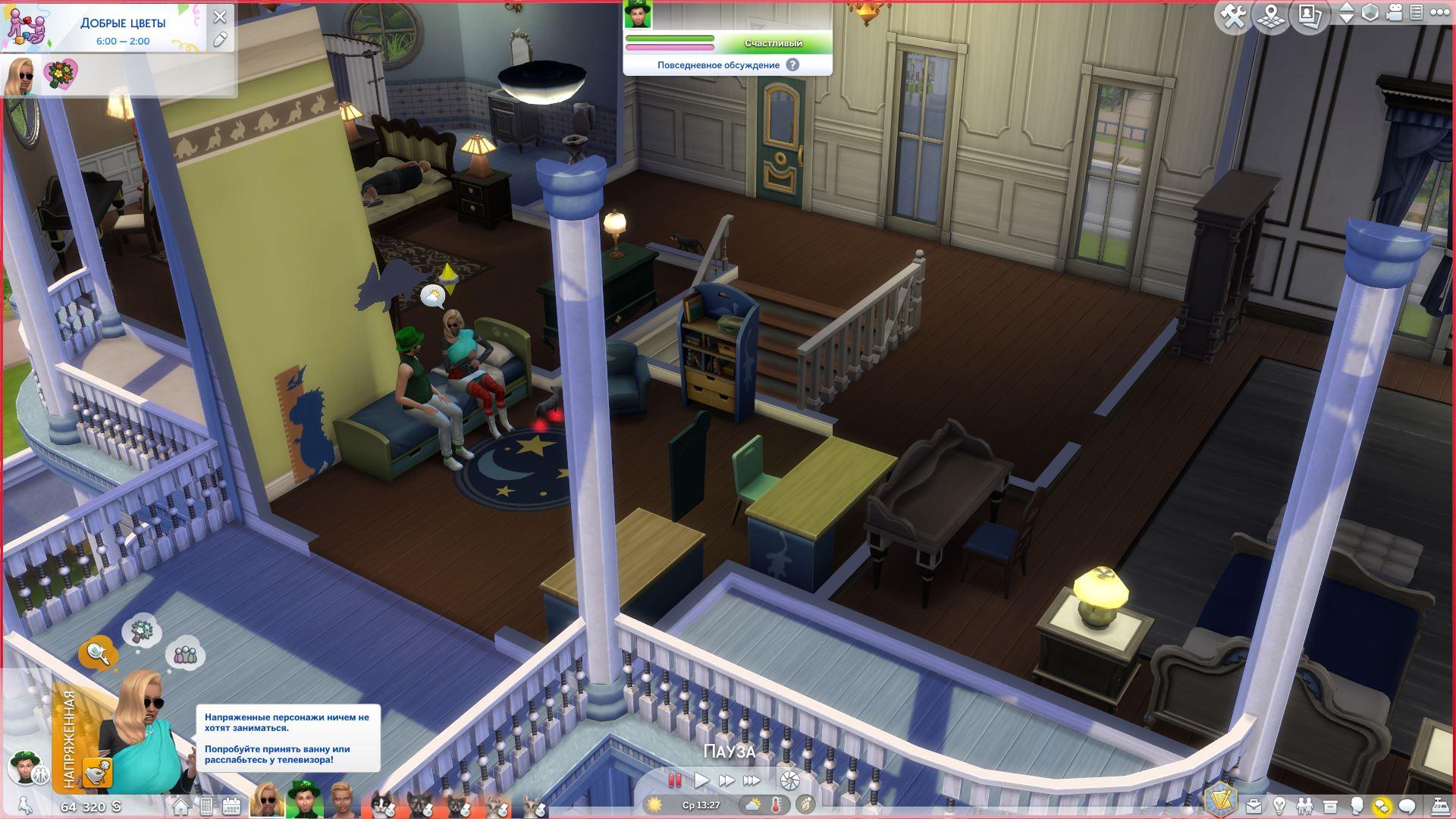Open camera controls with the video camera icon

pyautogui.click(x=1394, y=13)
